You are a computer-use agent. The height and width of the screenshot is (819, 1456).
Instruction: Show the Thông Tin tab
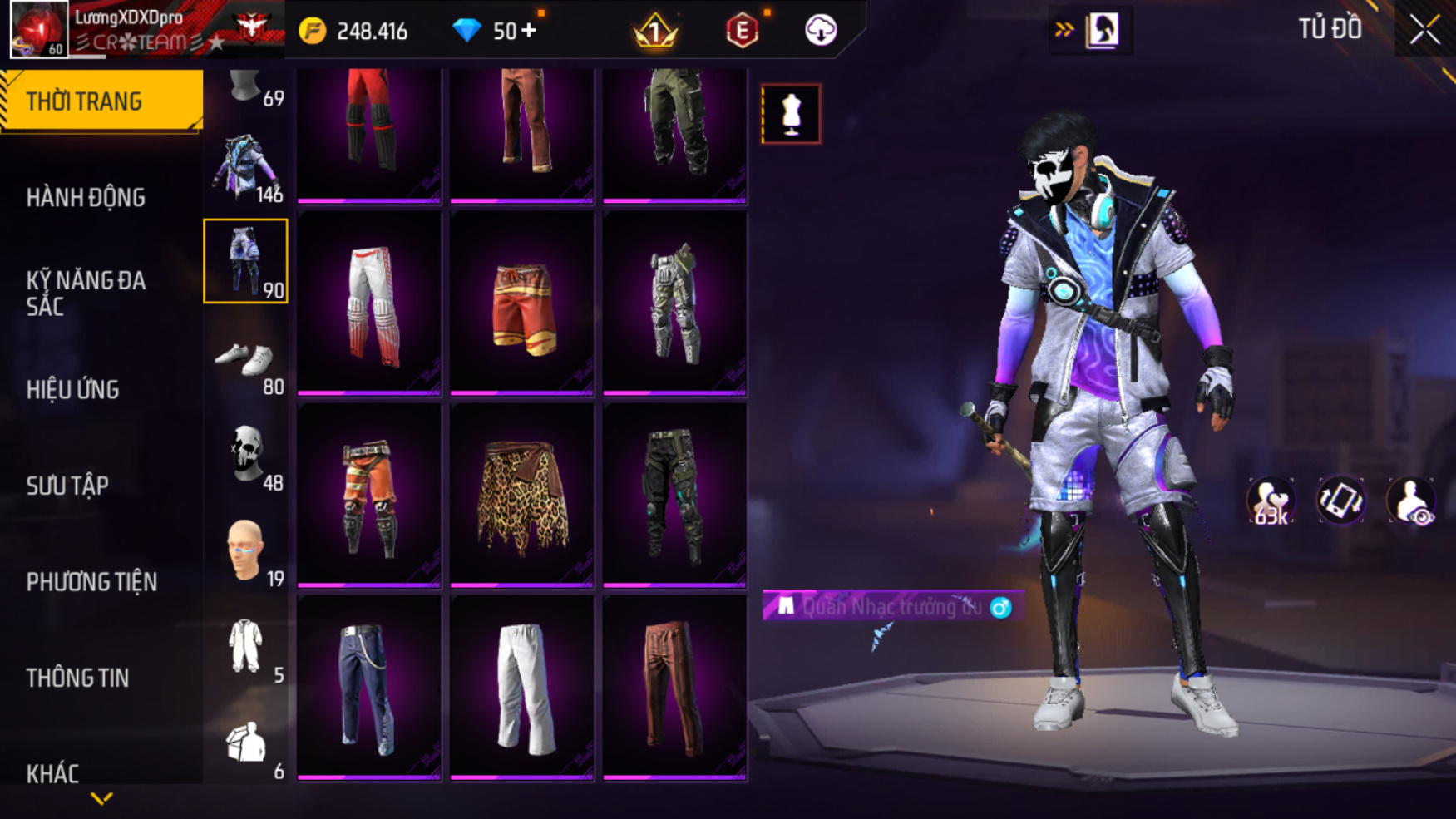coord(77,678)
